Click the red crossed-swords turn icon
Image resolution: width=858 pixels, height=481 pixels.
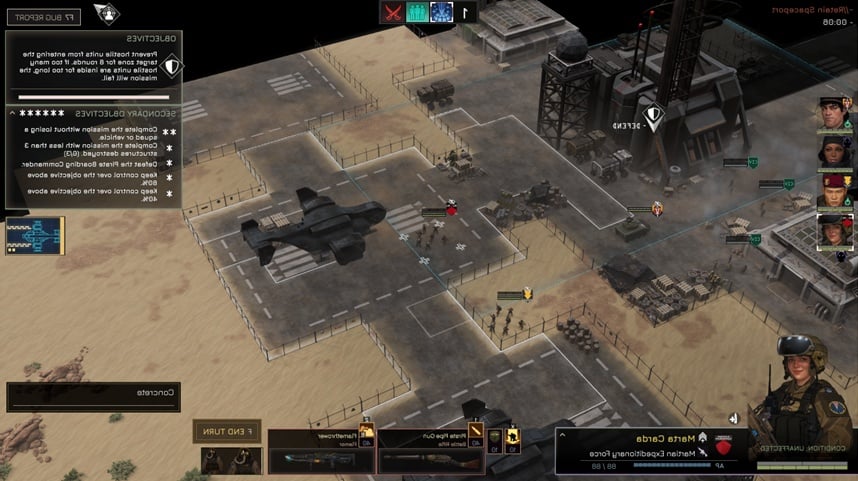coord(393,12)
